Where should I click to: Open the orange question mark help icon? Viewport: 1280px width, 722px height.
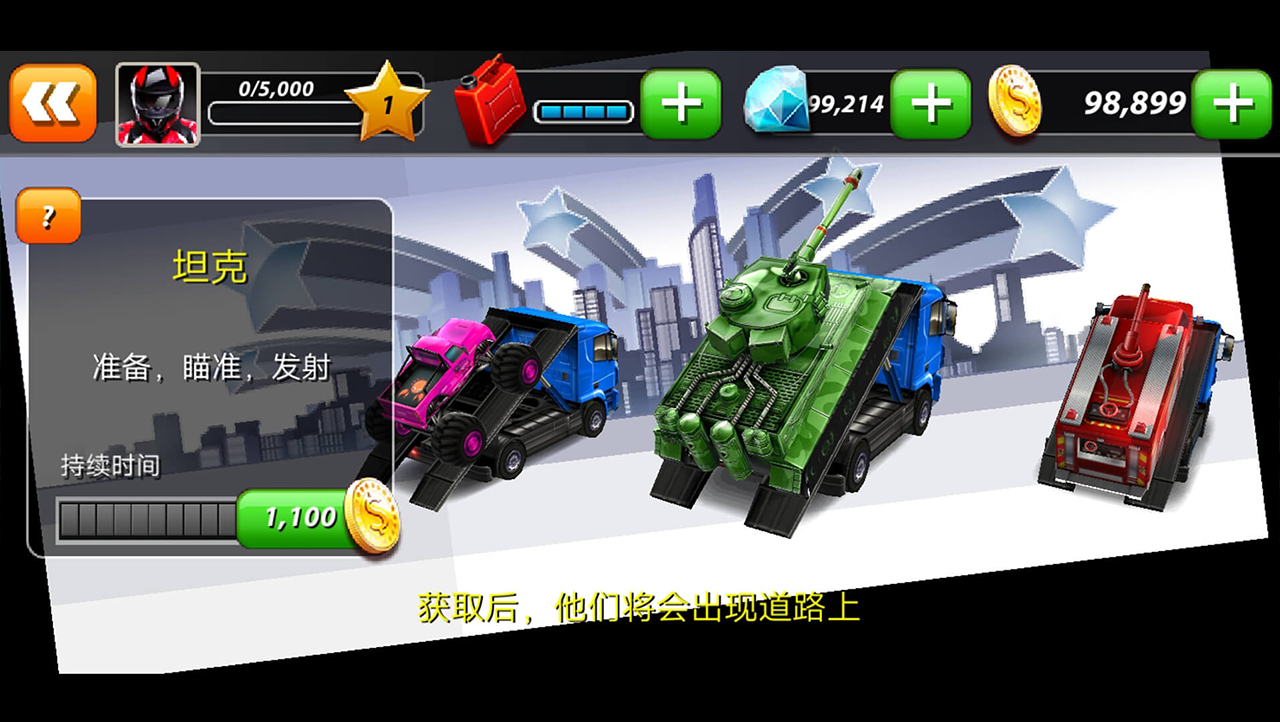tap(48, 216)
